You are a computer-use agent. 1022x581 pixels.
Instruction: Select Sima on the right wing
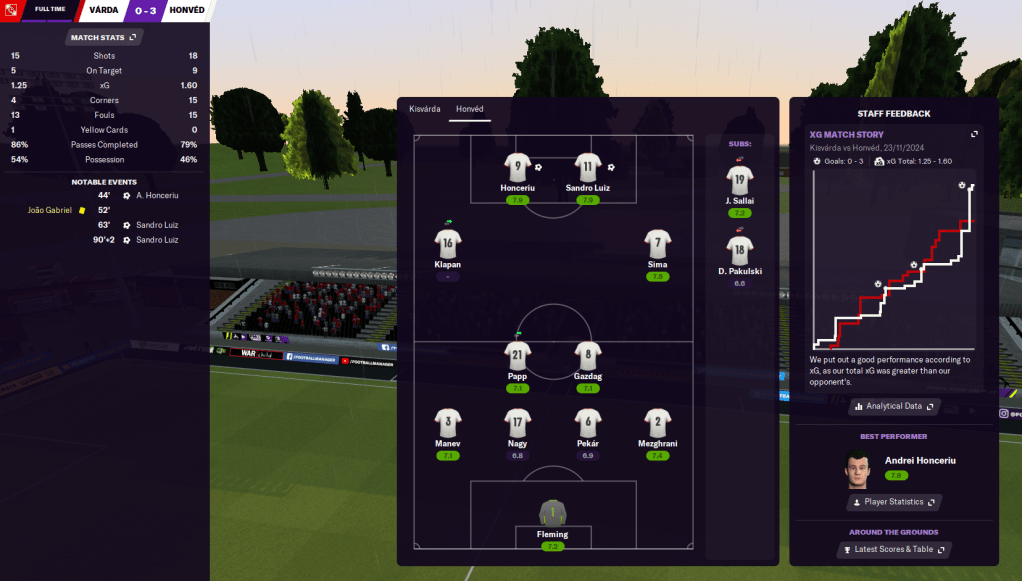click(x=657, y=243)
